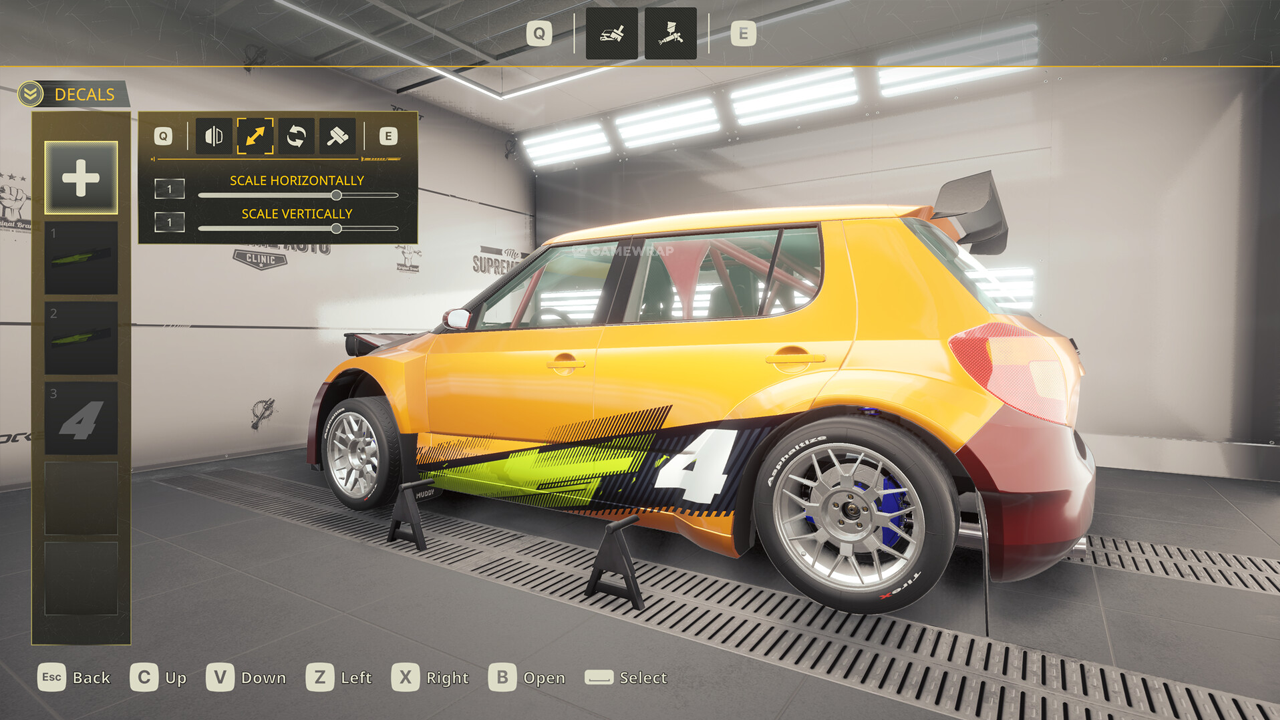
Task: Adjust the Scale Horizontally slider
Action: click(x=336, y=196)
